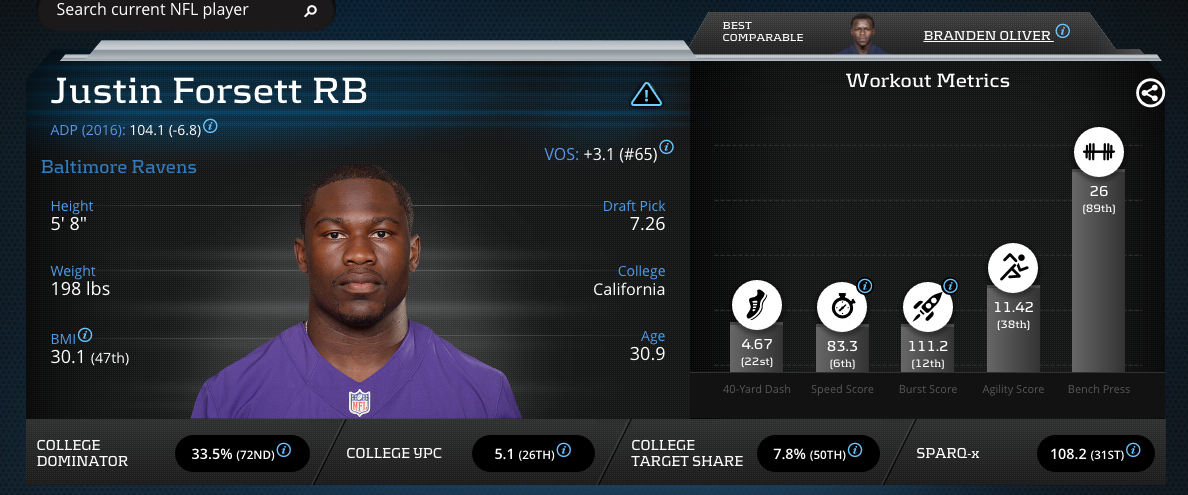1188x495 pixels.
Task: Select the 40-Yard Dash shoe icon
Action: (757, 307)
